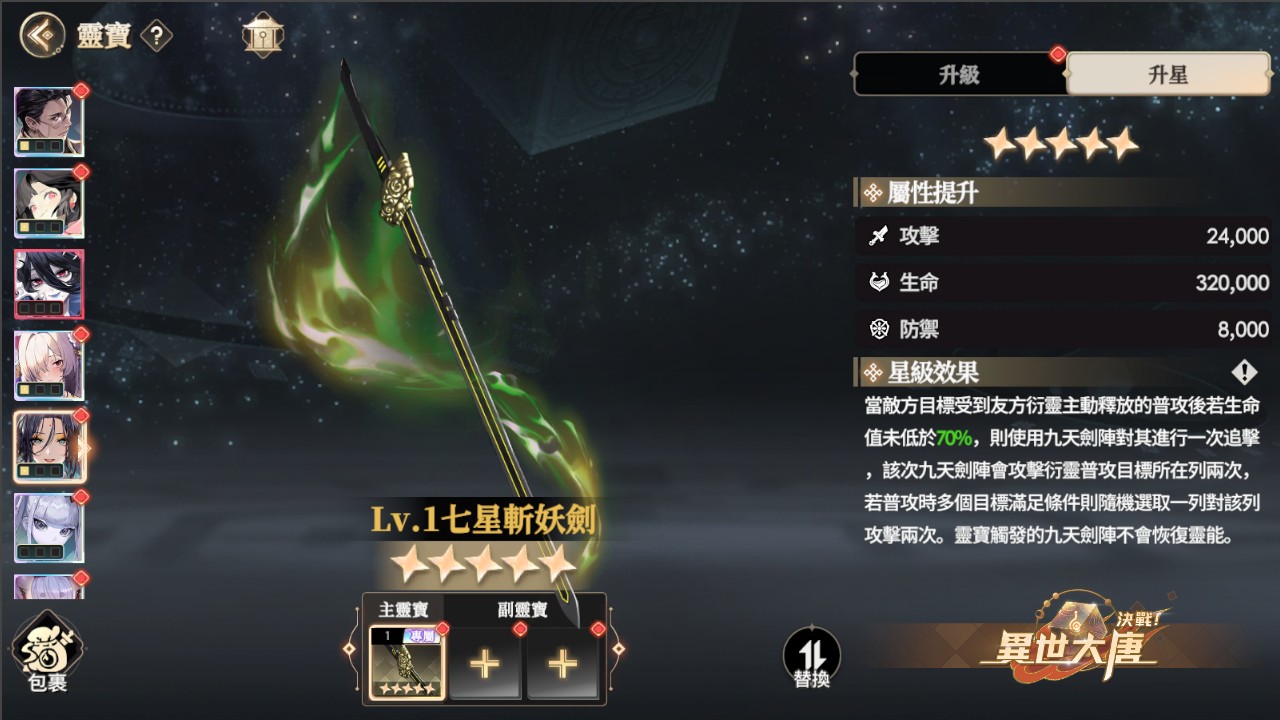Select the pink-framed character portrait in sidebar
This screenshot has height=720, width=1280.
47,285
